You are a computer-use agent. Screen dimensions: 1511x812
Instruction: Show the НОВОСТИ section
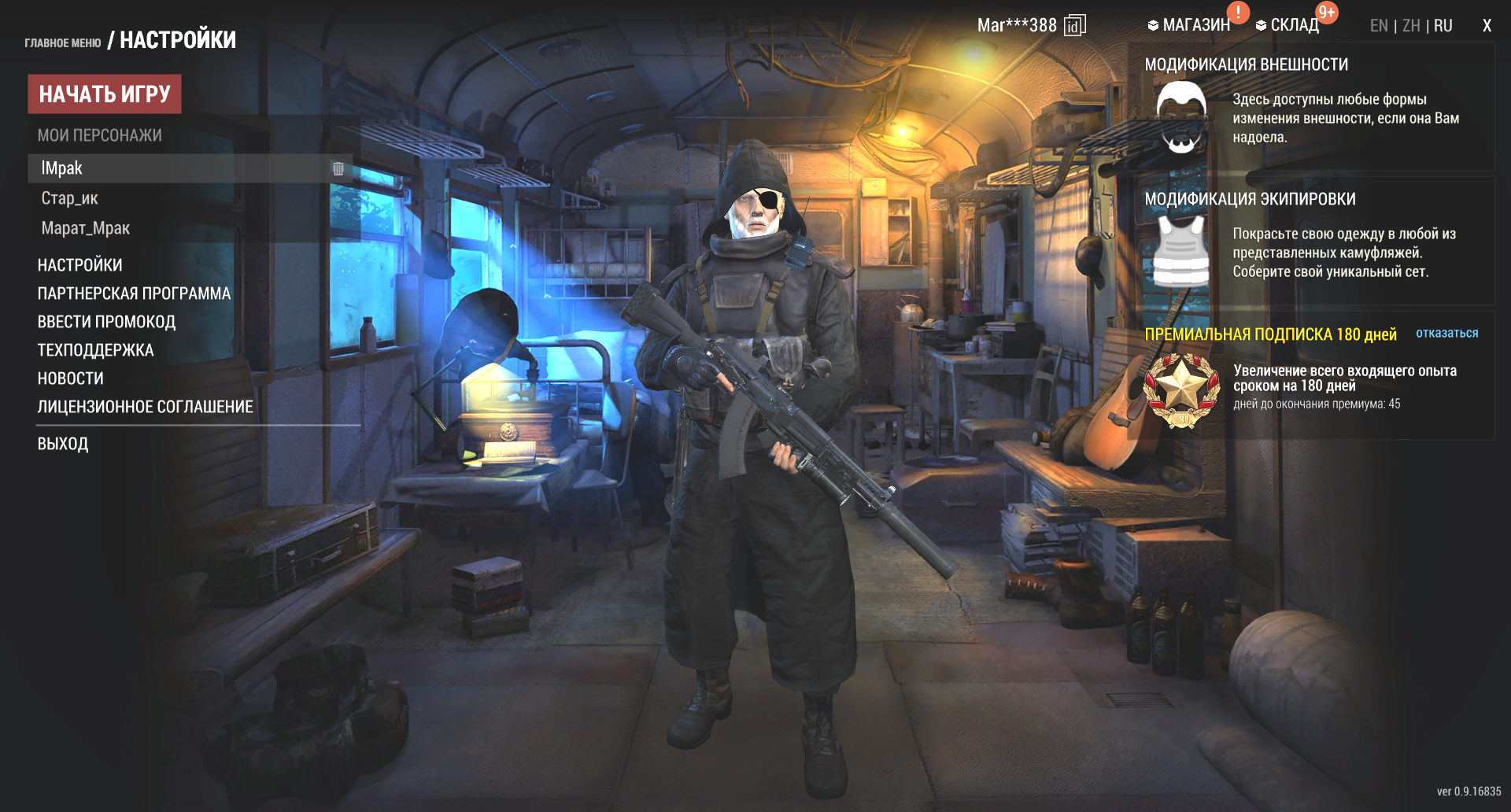tap(71, 378)
